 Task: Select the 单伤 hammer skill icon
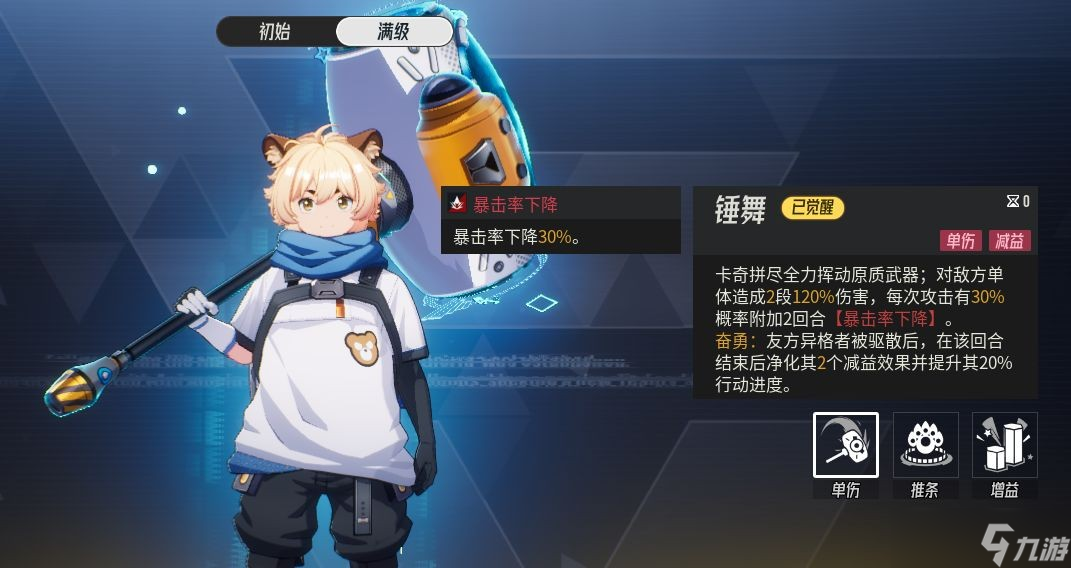pyautogui.click(x=845, y=445)
